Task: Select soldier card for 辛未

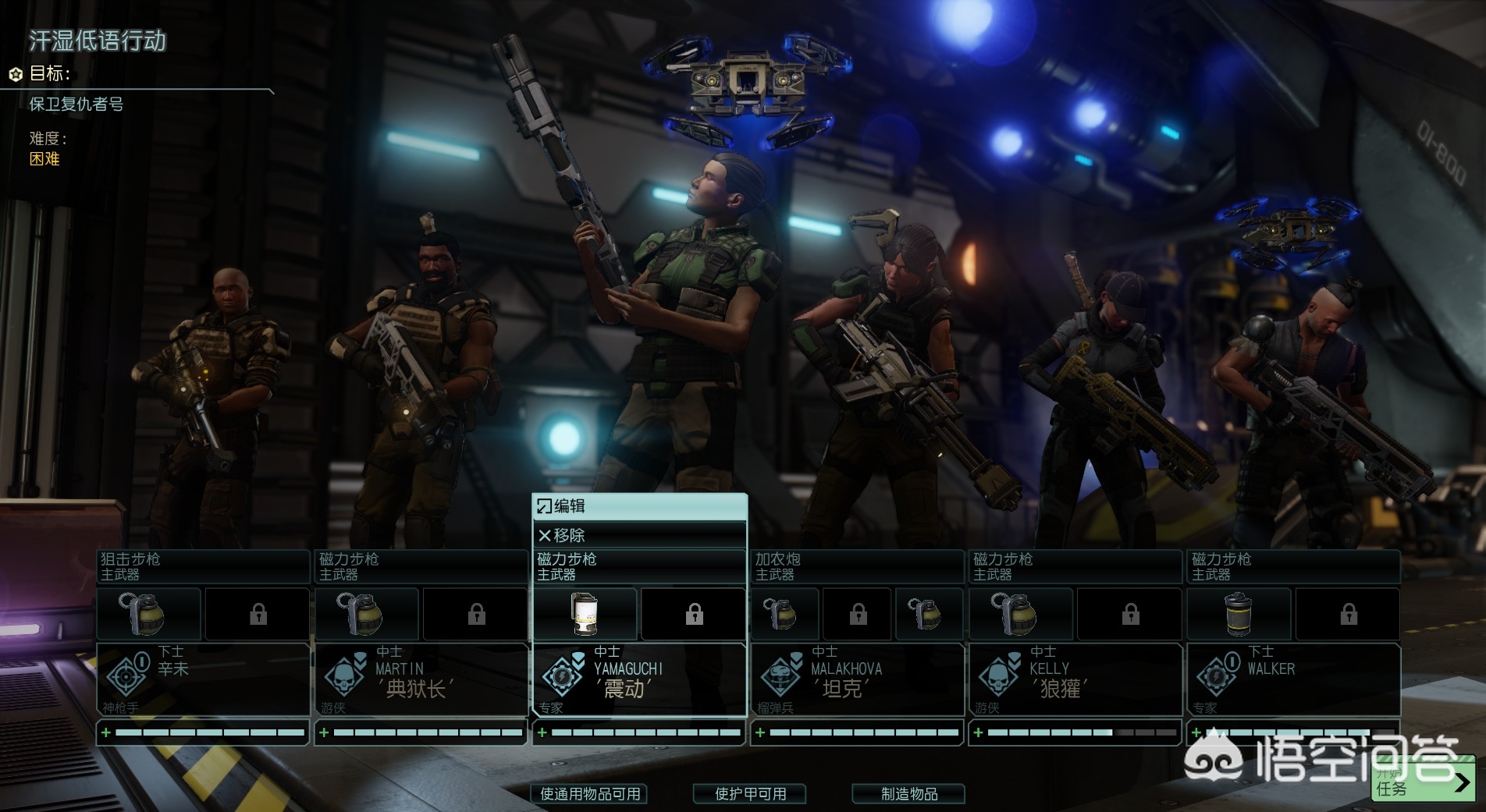Action: 203,679
